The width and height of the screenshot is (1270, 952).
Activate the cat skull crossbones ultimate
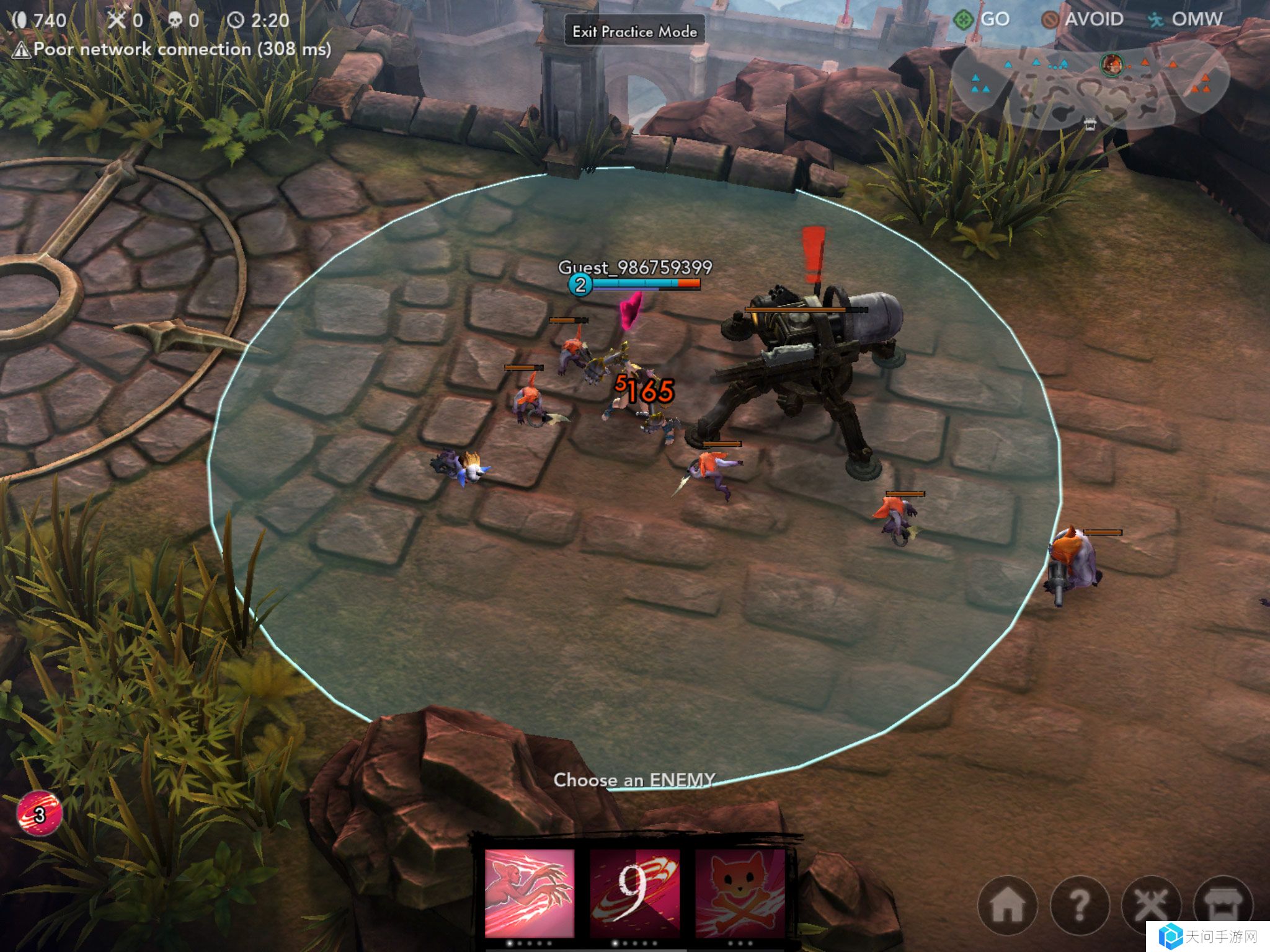pyautogui.click(x=739, y=892)
